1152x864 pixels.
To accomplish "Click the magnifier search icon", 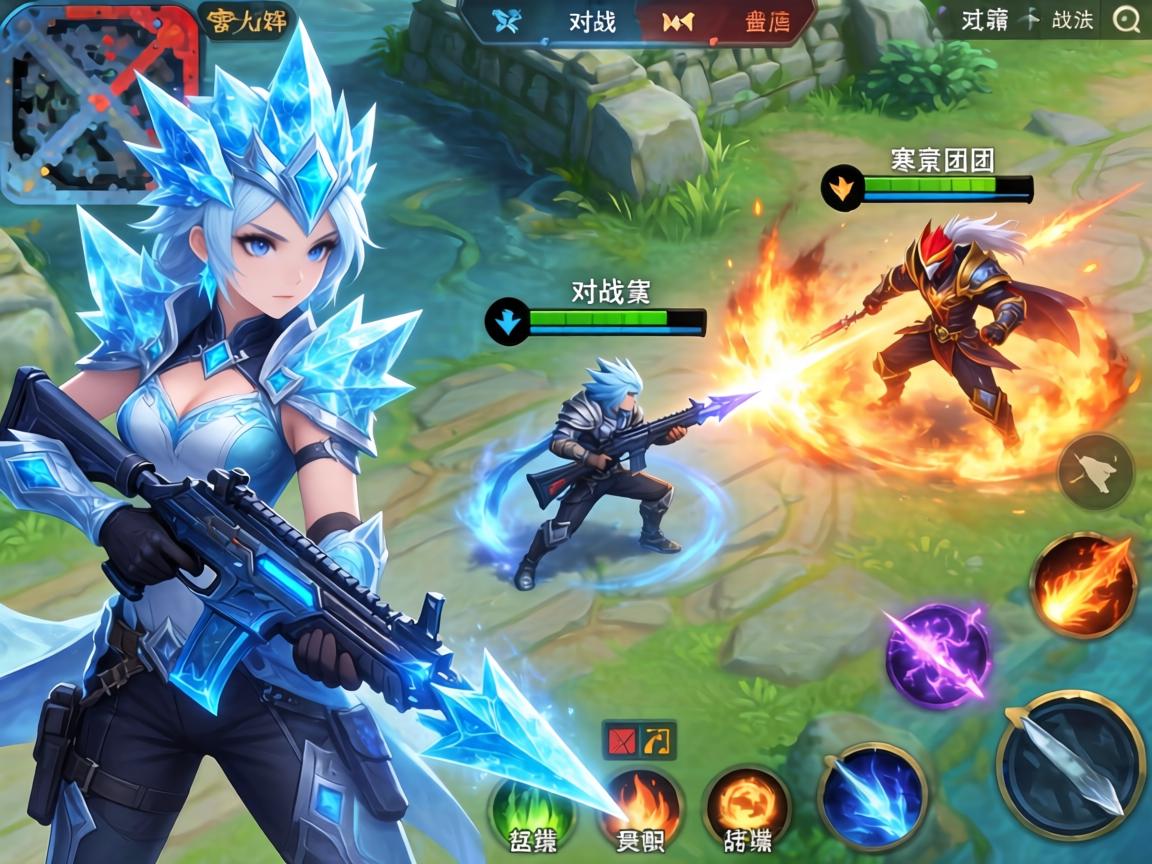I will coord(1127,19).
